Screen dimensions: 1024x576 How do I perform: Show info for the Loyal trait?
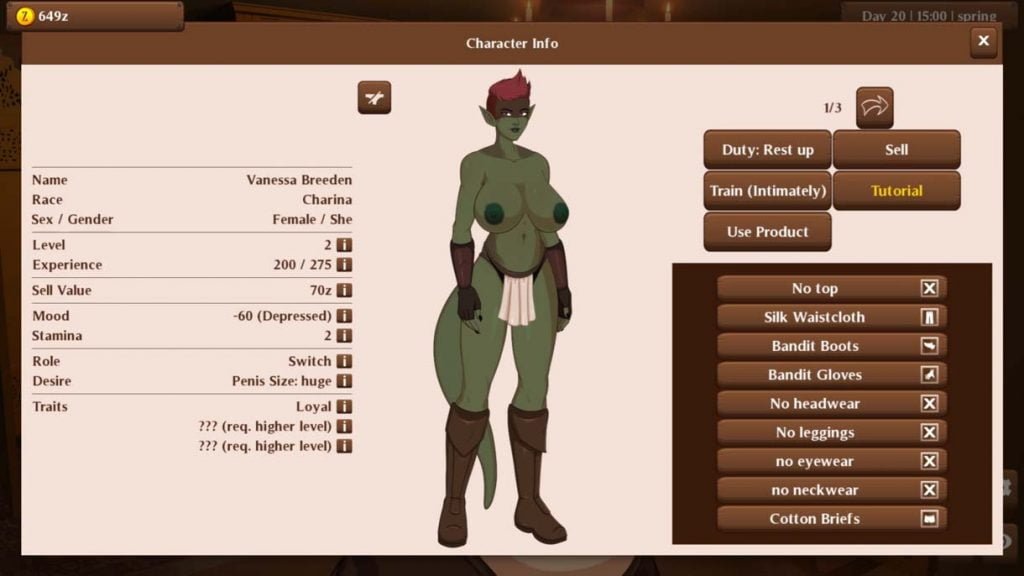click(x=344, y=407)
